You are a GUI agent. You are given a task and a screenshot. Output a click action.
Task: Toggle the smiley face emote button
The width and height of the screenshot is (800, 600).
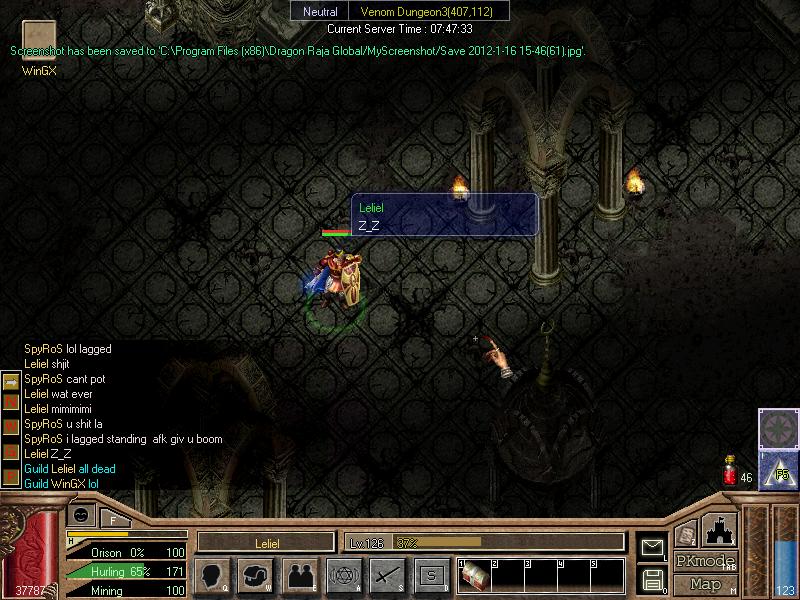[x=81, y=515]
